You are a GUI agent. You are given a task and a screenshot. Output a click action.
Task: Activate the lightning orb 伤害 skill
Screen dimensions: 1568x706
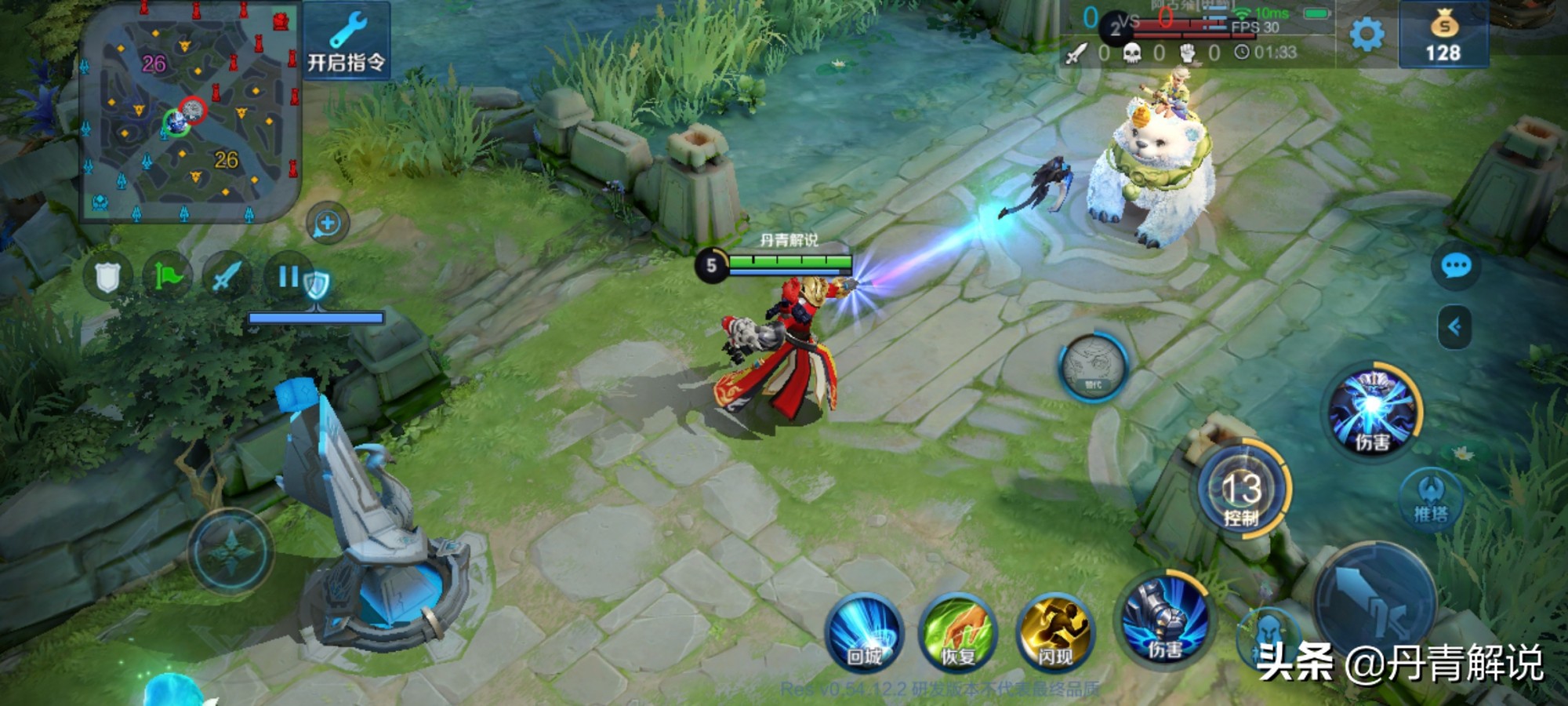[x=1373, y=413]
